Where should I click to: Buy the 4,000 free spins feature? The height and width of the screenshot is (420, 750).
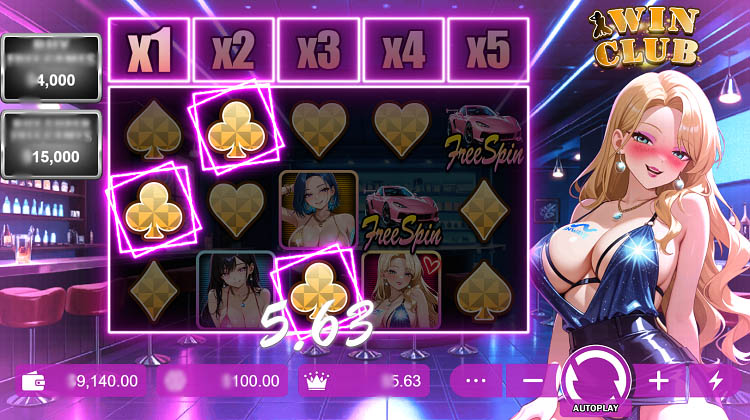click(x=51, y=67)
